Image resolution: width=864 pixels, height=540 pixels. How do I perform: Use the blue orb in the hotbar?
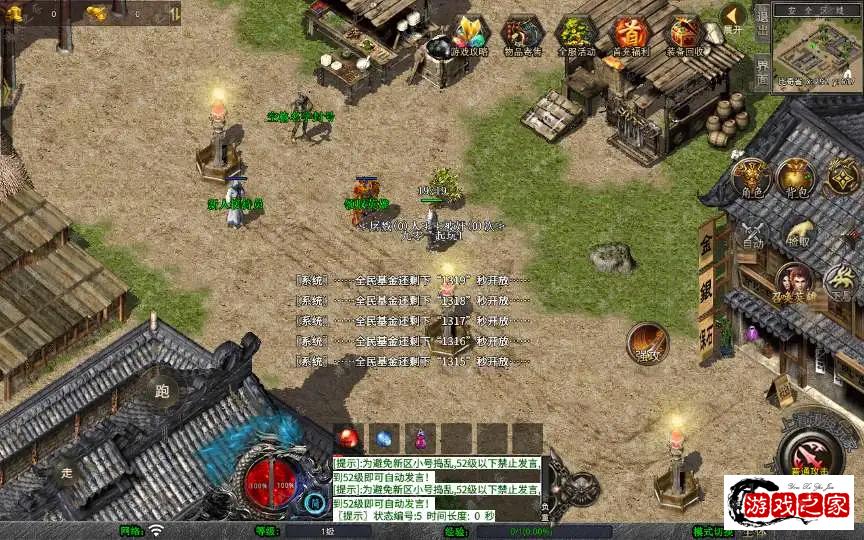tap(384, 438)
